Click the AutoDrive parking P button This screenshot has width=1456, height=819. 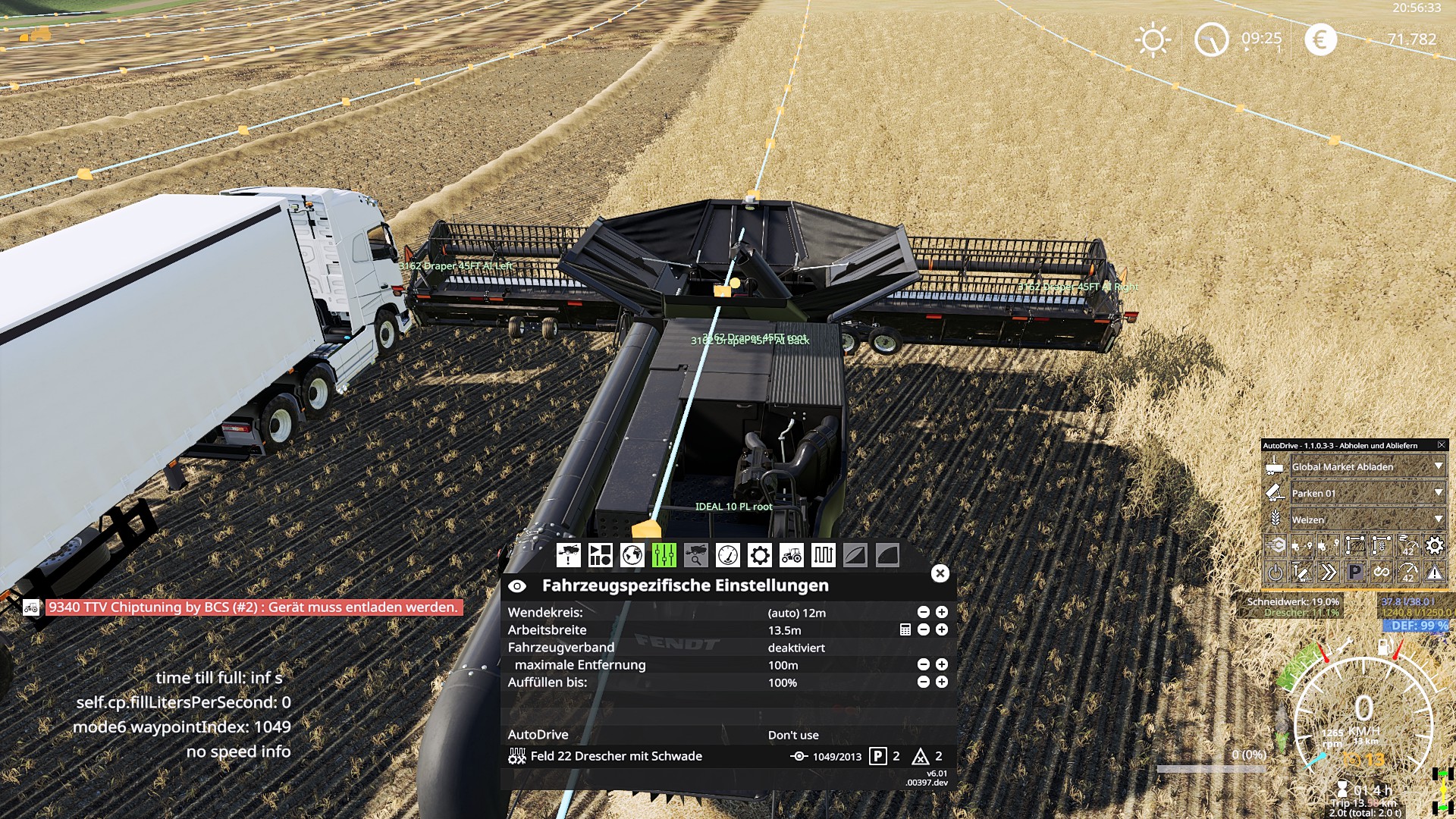[x=1354, y=573]
